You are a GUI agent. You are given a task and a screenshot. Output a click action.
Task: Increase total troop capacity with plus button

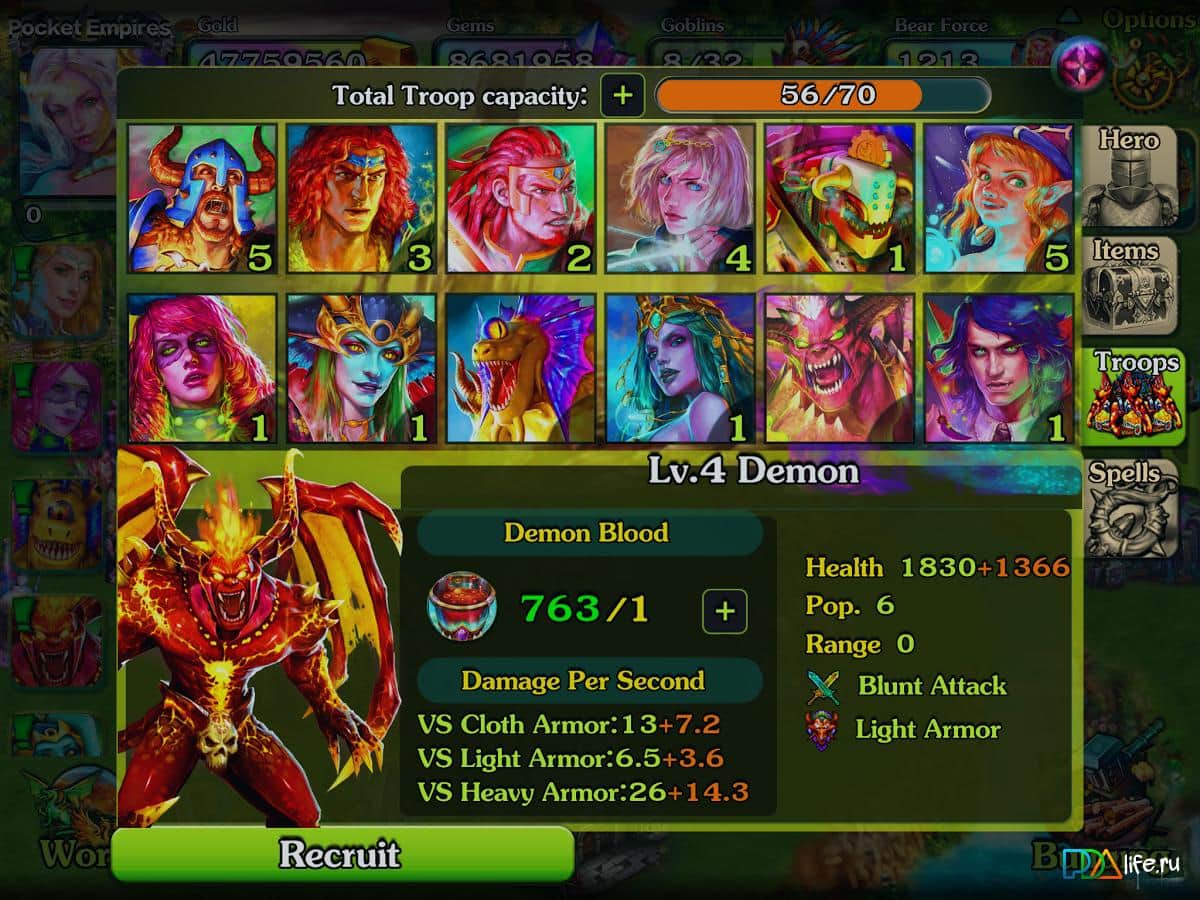(622, 96)
